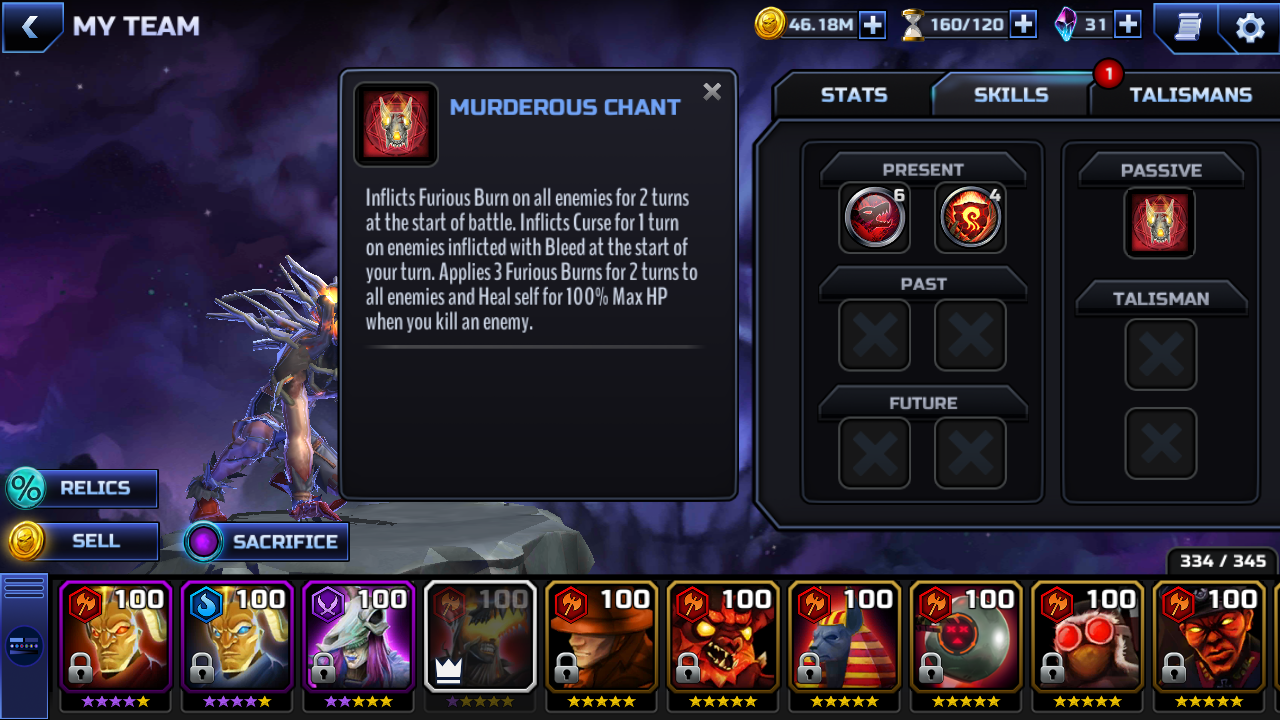Screen dimensions: 1280x720
Task: Sell this character
Action: pyautogui.click(x=82, y=542)
